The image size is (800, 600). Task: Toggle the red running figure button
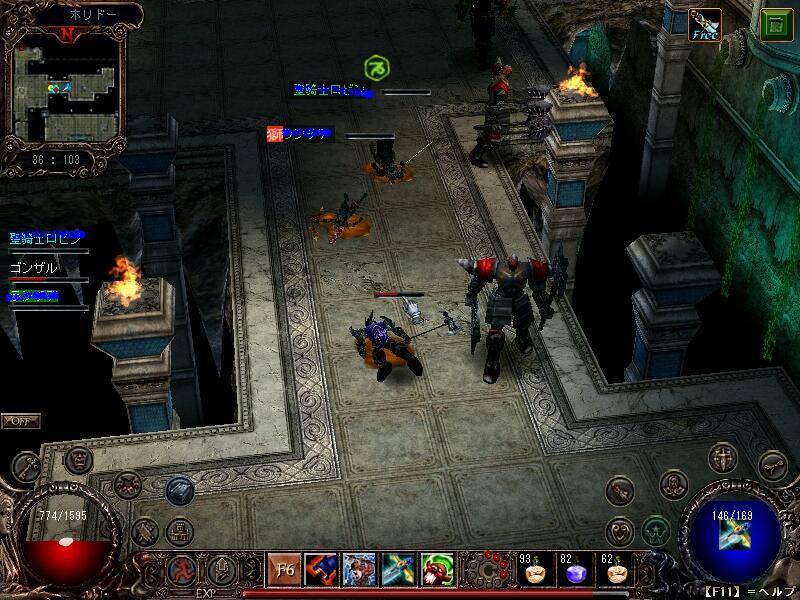pyautogui.click(x=182, y=569)
